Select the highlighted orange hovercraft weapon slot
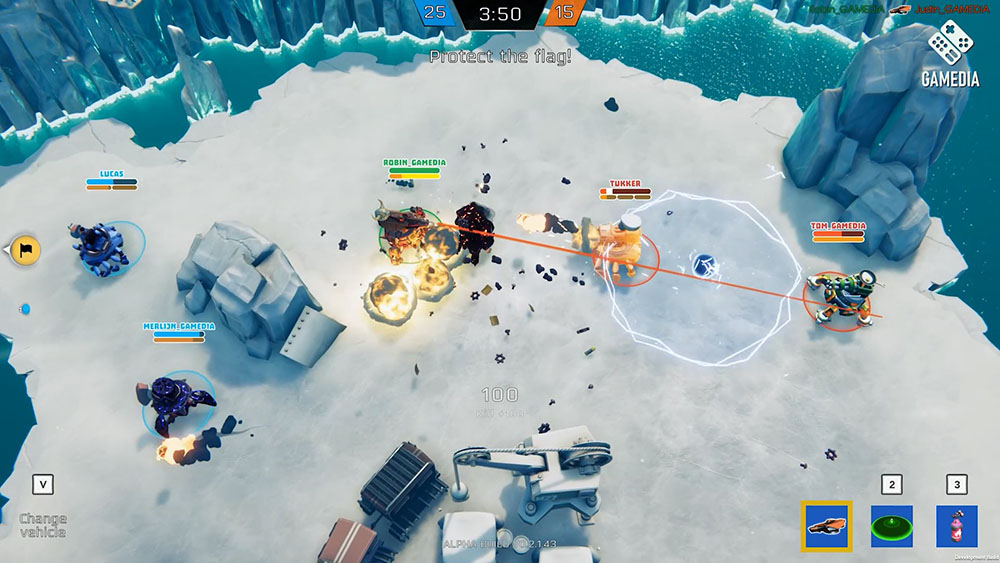Screen dimensions: 1000x563 826,526
